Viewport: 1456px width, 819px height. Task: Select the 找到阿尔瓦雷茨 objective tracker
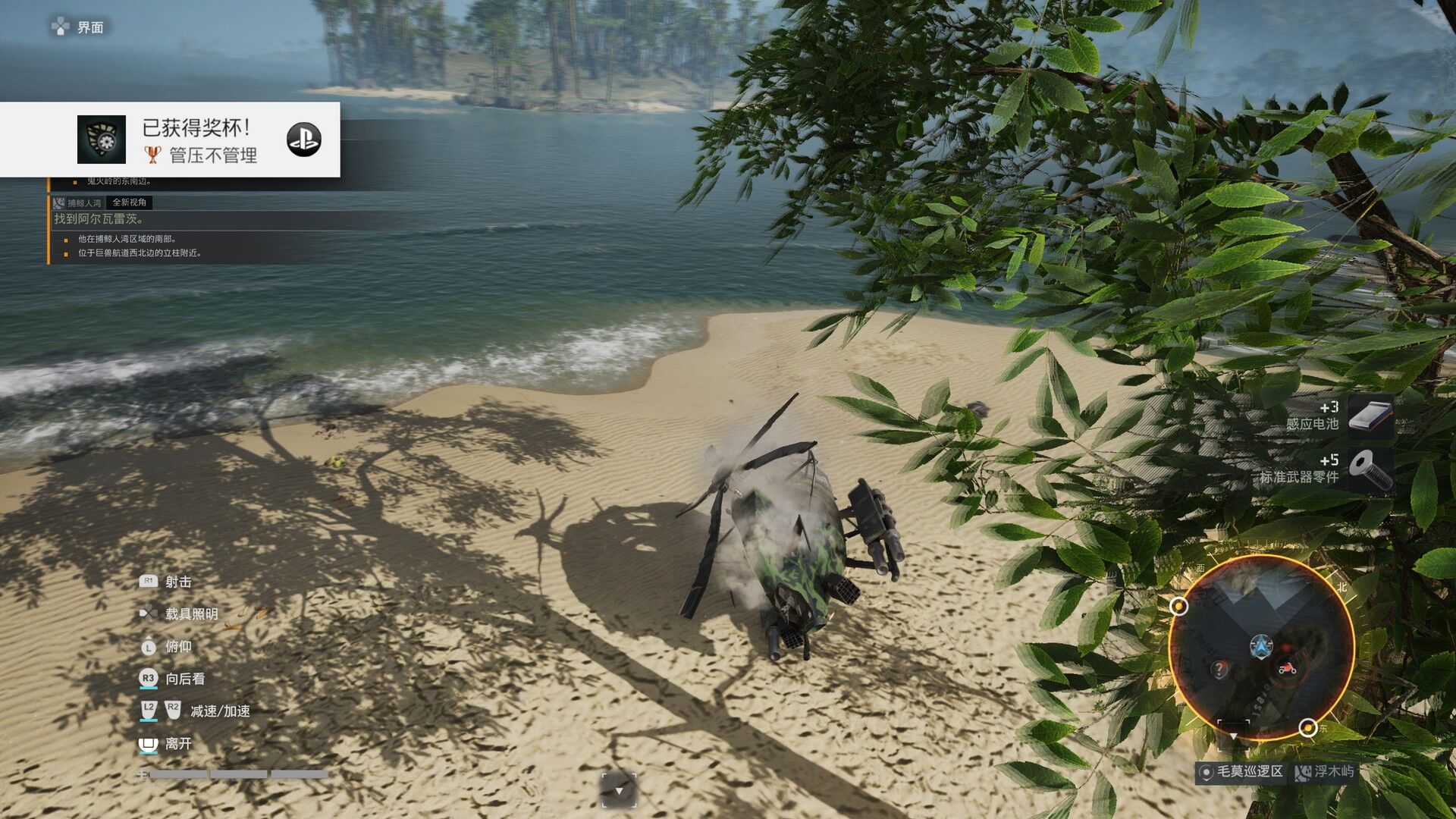[99, 219]
